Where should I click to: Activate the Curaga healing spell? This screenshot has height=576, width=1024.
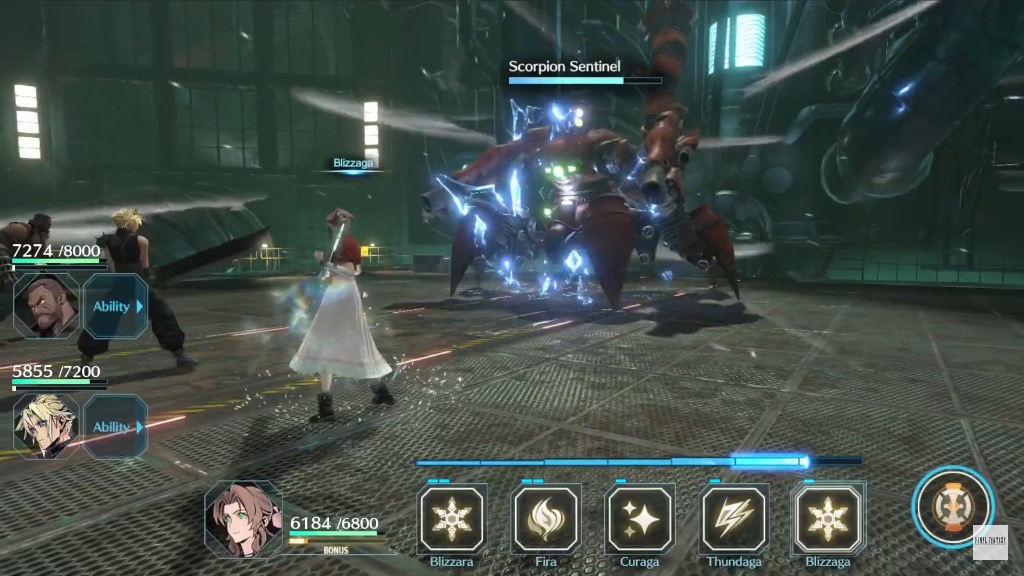pyautogui.click(x=640, y=519)
